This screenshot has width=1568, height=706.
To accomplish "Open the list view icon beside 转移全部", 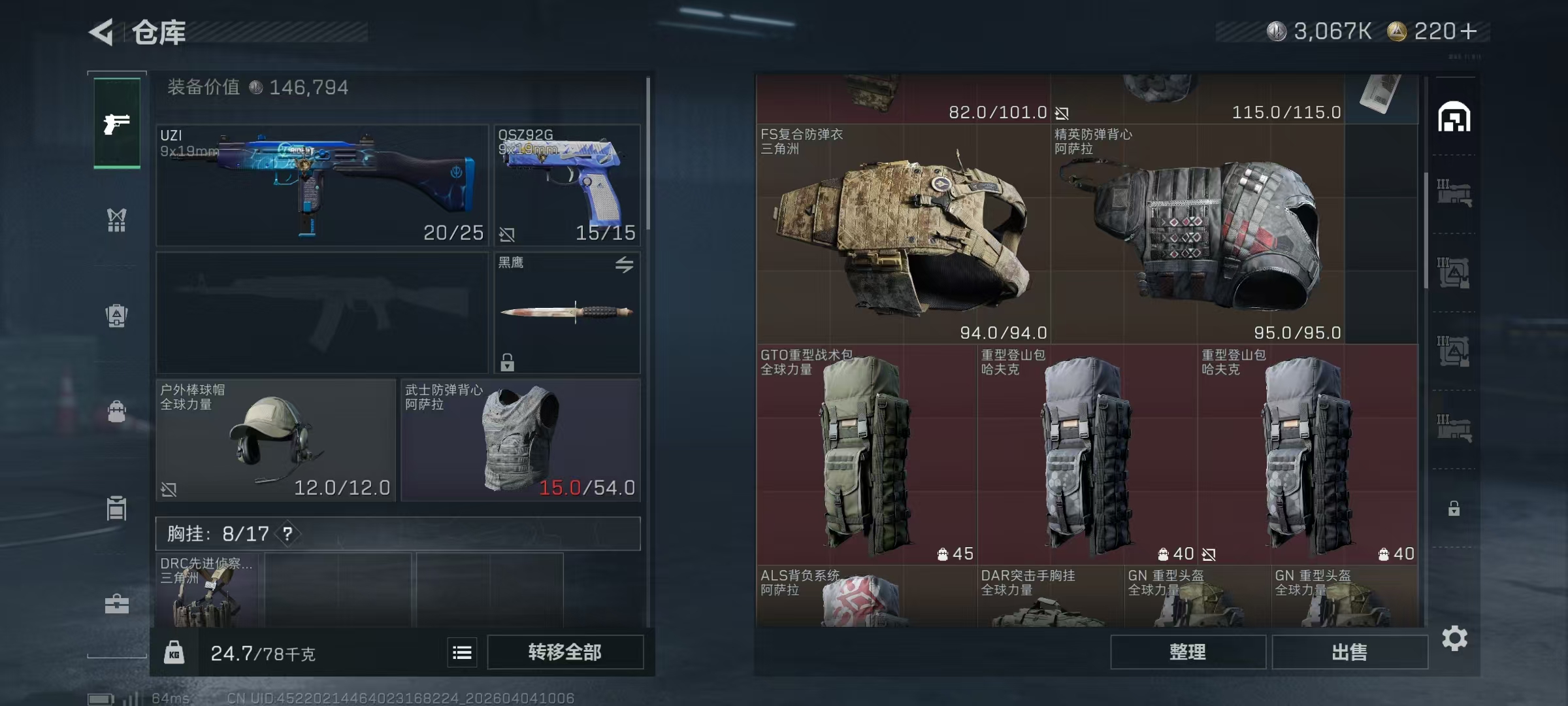I will click(462, 652).
